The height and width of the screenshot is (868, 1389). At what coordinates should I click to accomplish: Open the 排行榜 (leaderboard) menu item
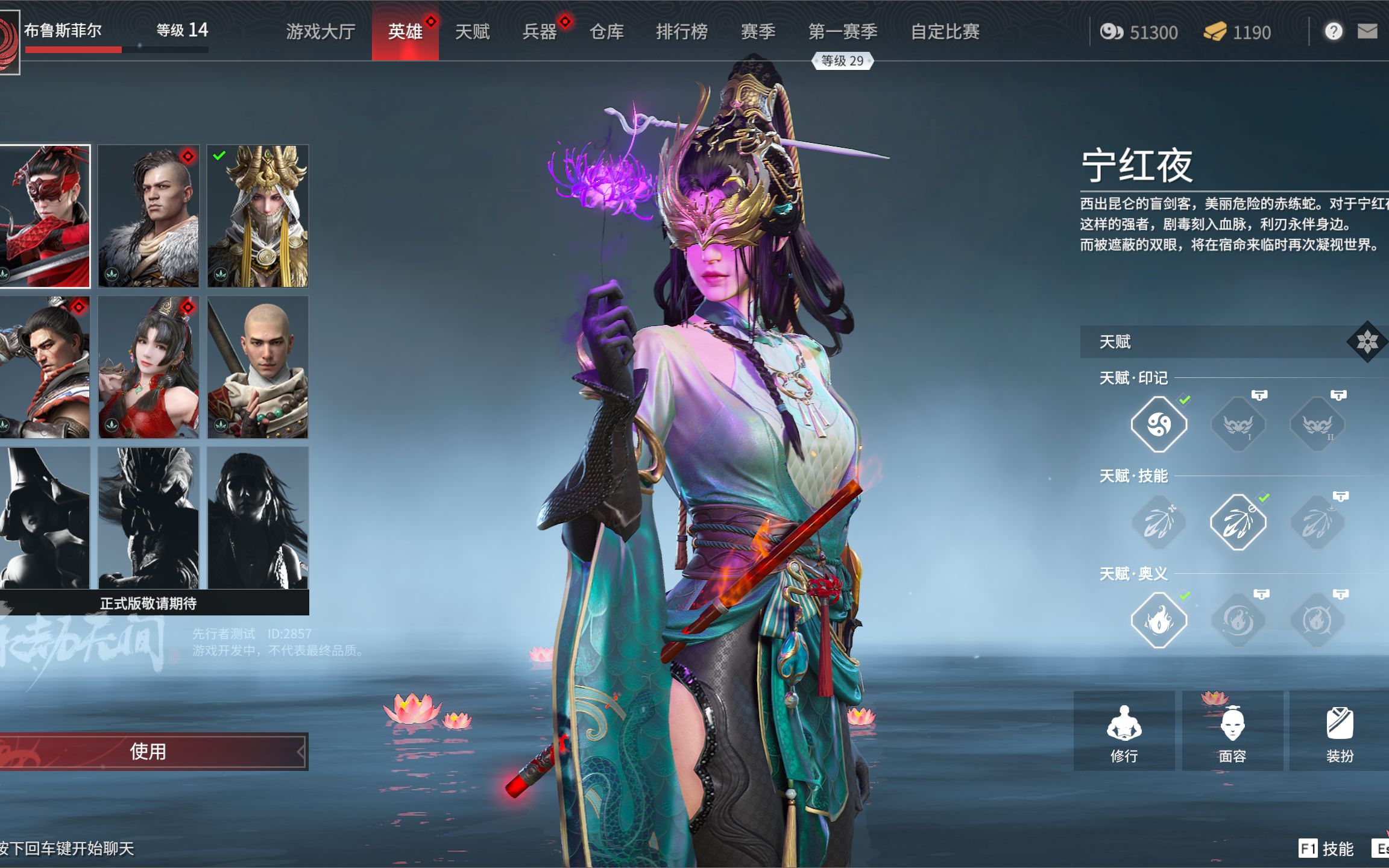682,31
